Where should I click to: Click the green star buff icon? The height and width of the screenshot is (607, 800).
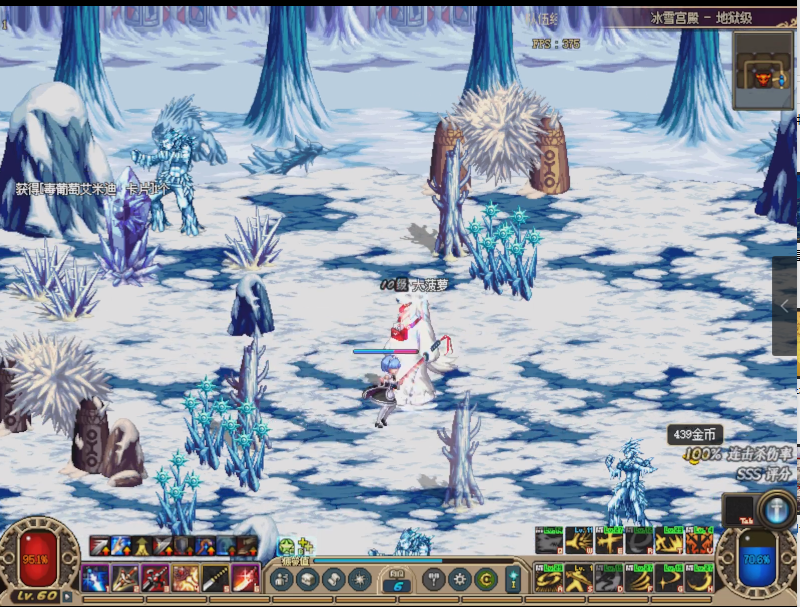[x=288, y=547]
